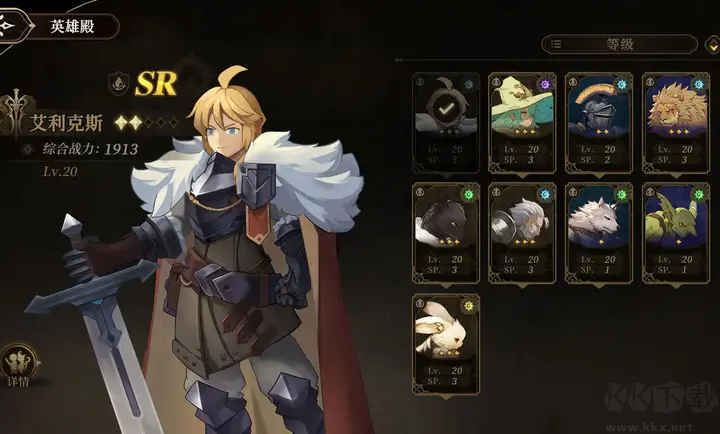Pick the golden lion hero card

pos(674,119)
